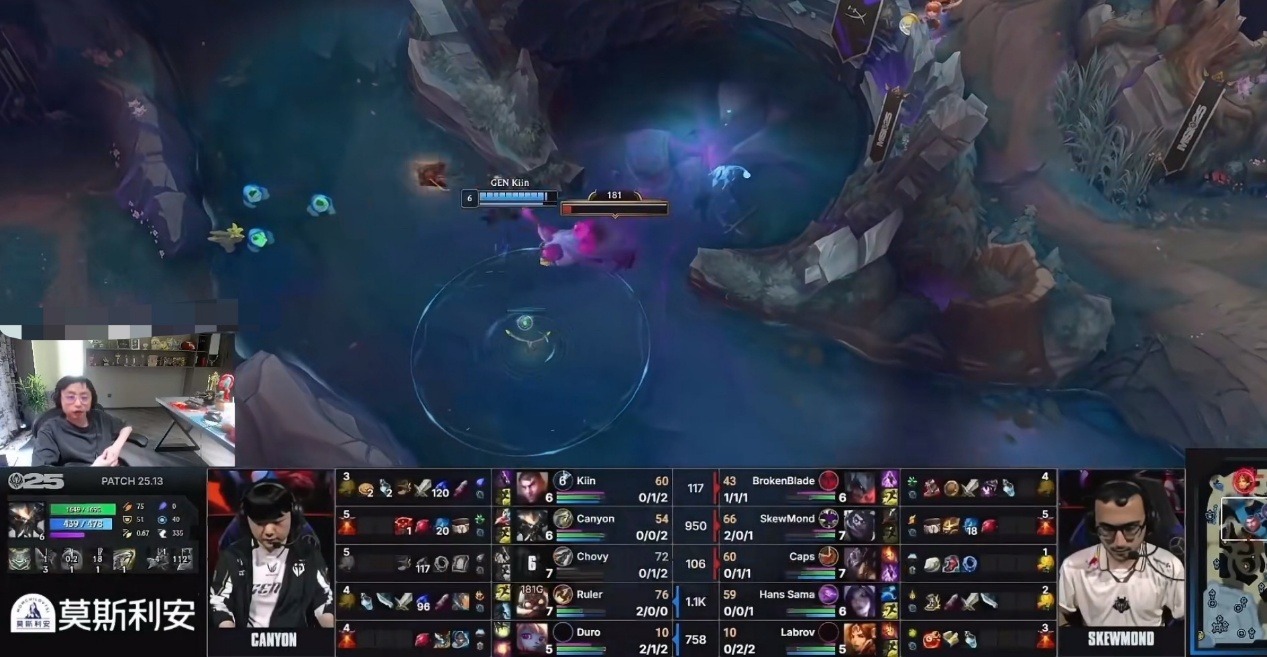1267x657 pixels.
Task: Click the selected champion portrait in stats panel
Action: pos(25,520)
